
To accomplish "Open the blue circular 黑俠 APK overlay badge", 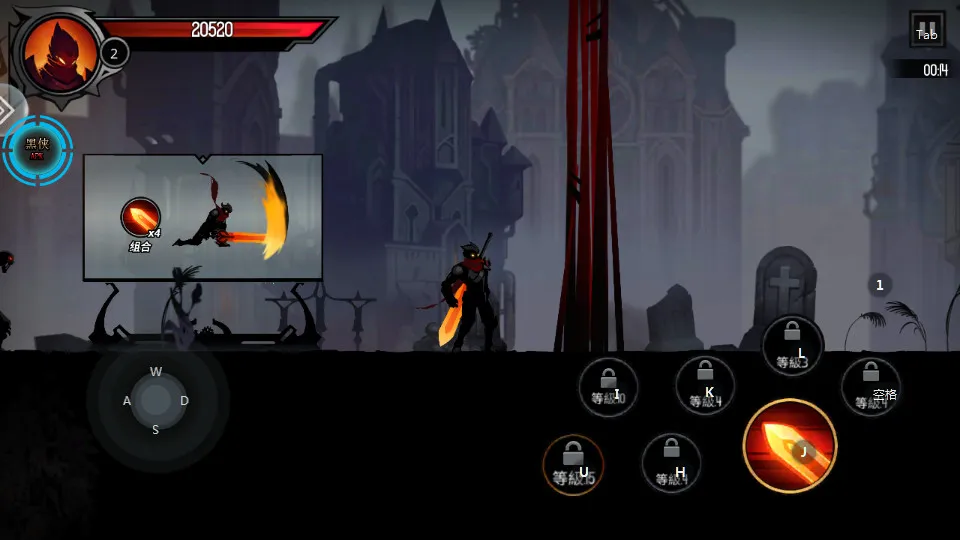I will 37,150.
